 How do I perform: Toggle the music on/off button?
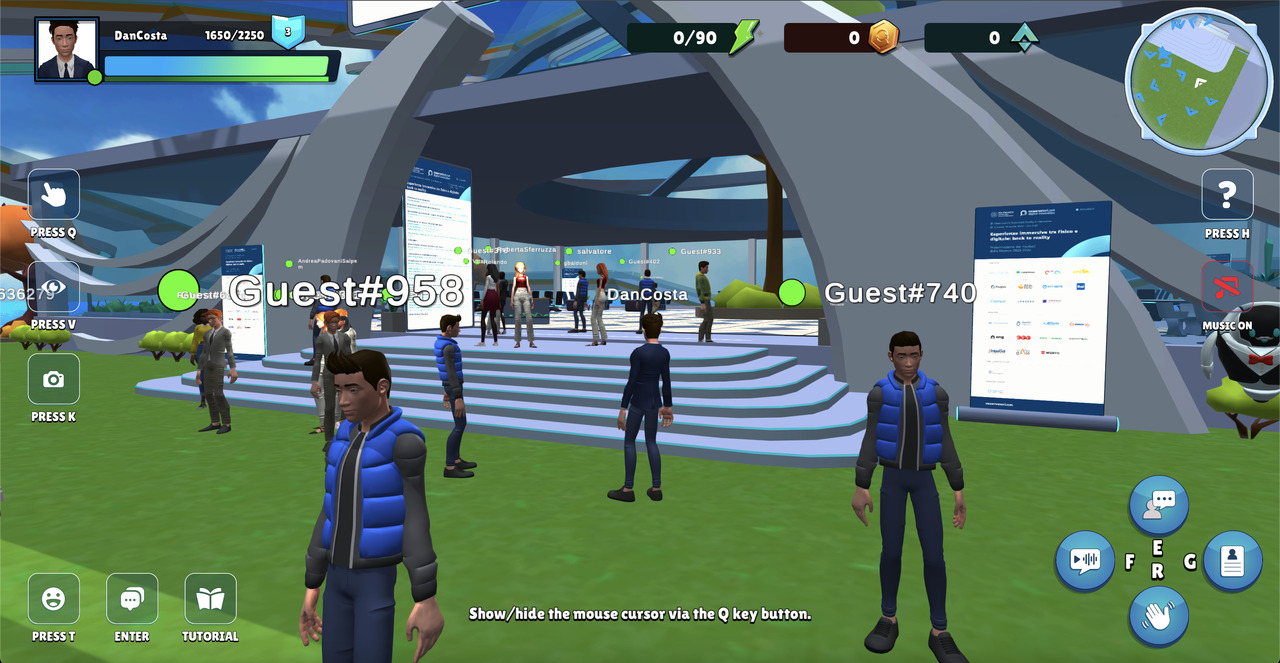coord(1227,287)
